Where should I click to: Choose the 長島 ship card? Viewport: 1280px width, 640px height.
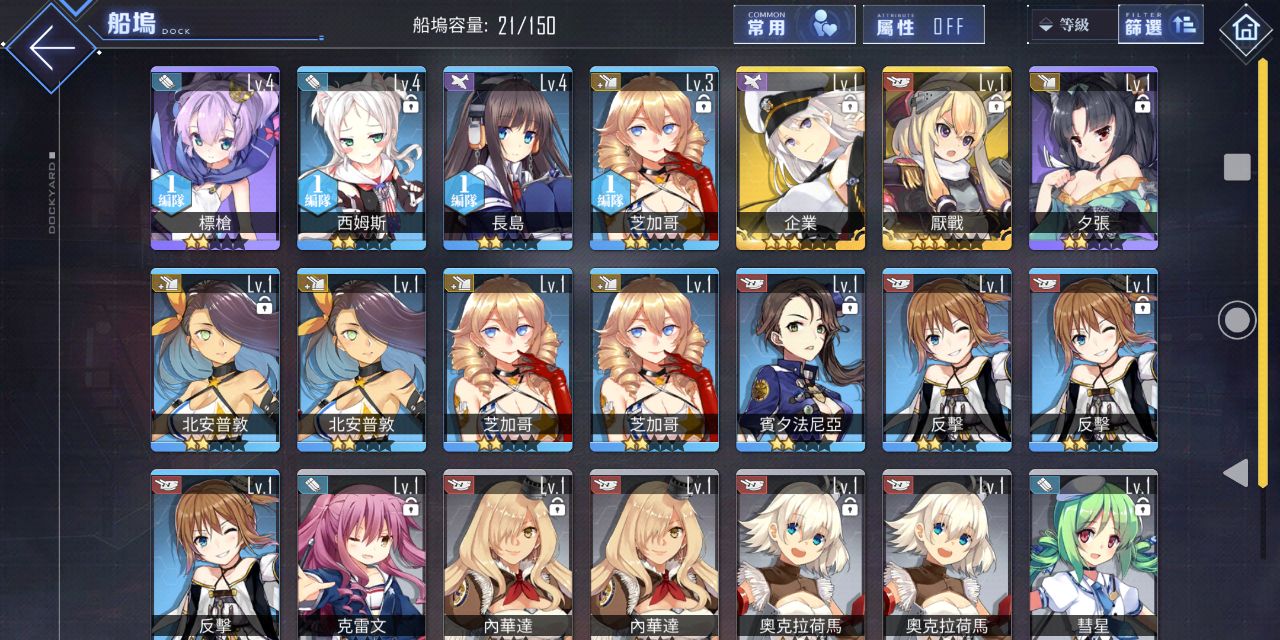508,158
